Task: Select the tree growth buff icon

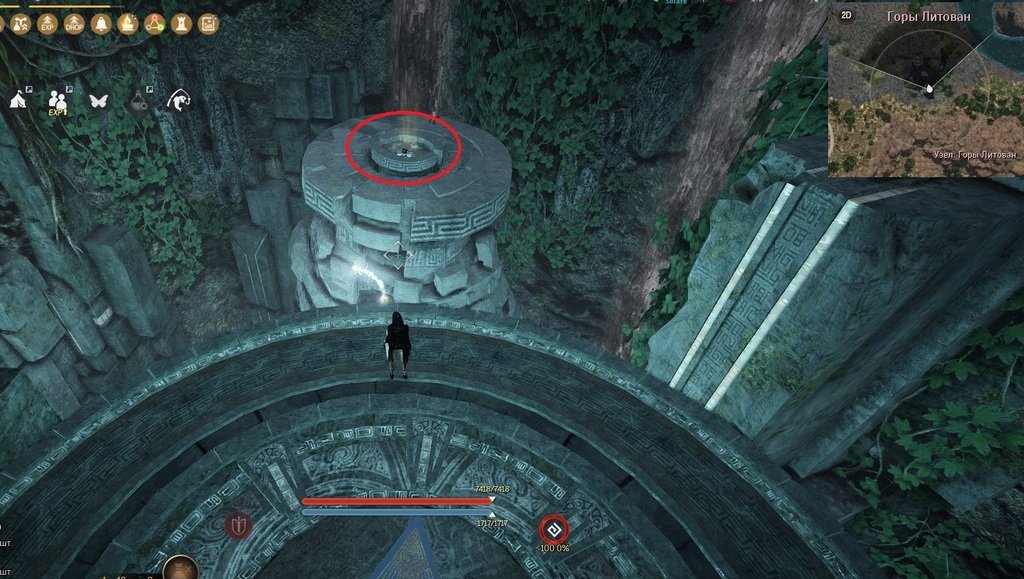Action: 22,24
